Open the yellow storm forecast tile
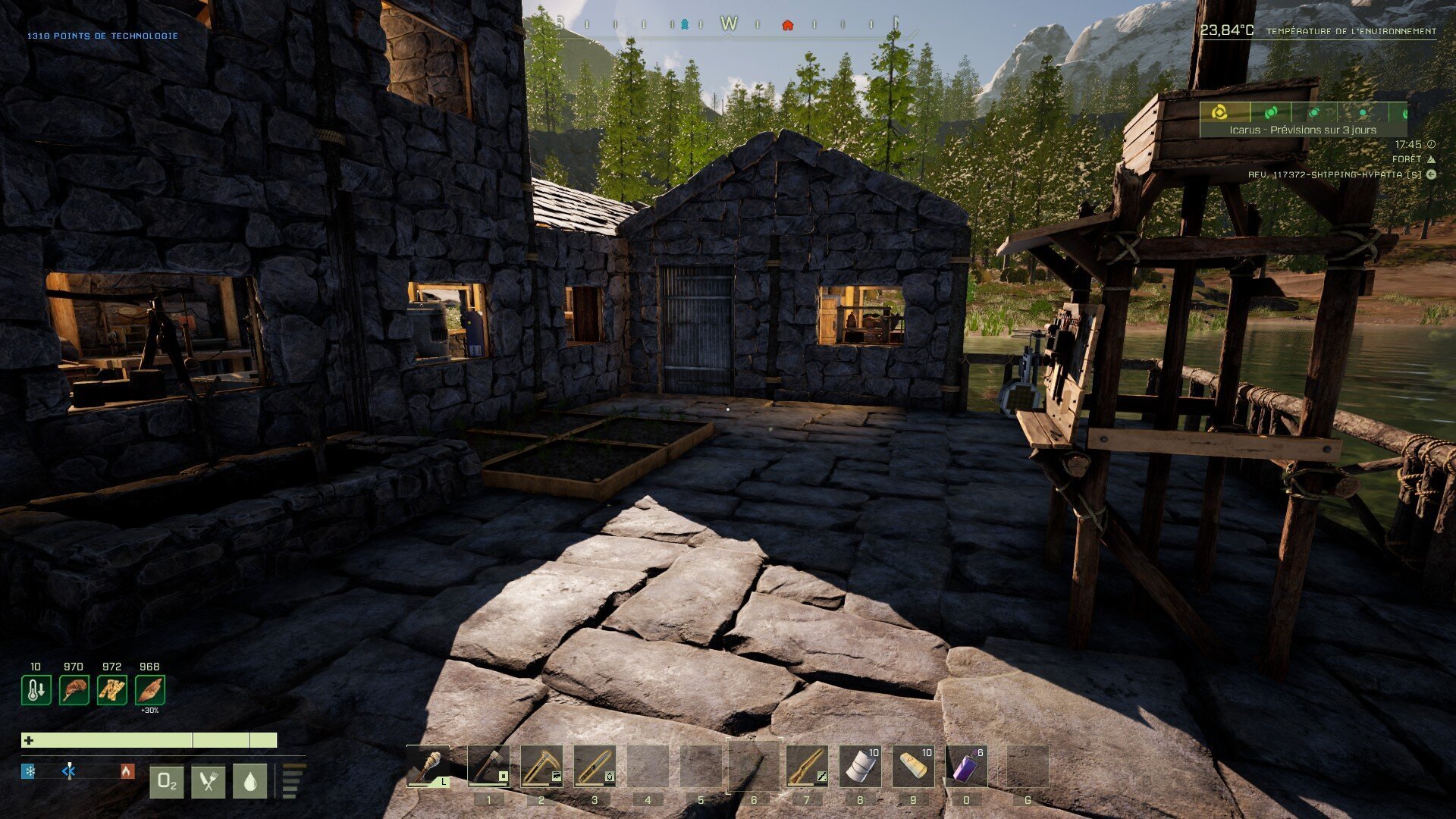The image size is (1456, 819). pos(1219,112)
